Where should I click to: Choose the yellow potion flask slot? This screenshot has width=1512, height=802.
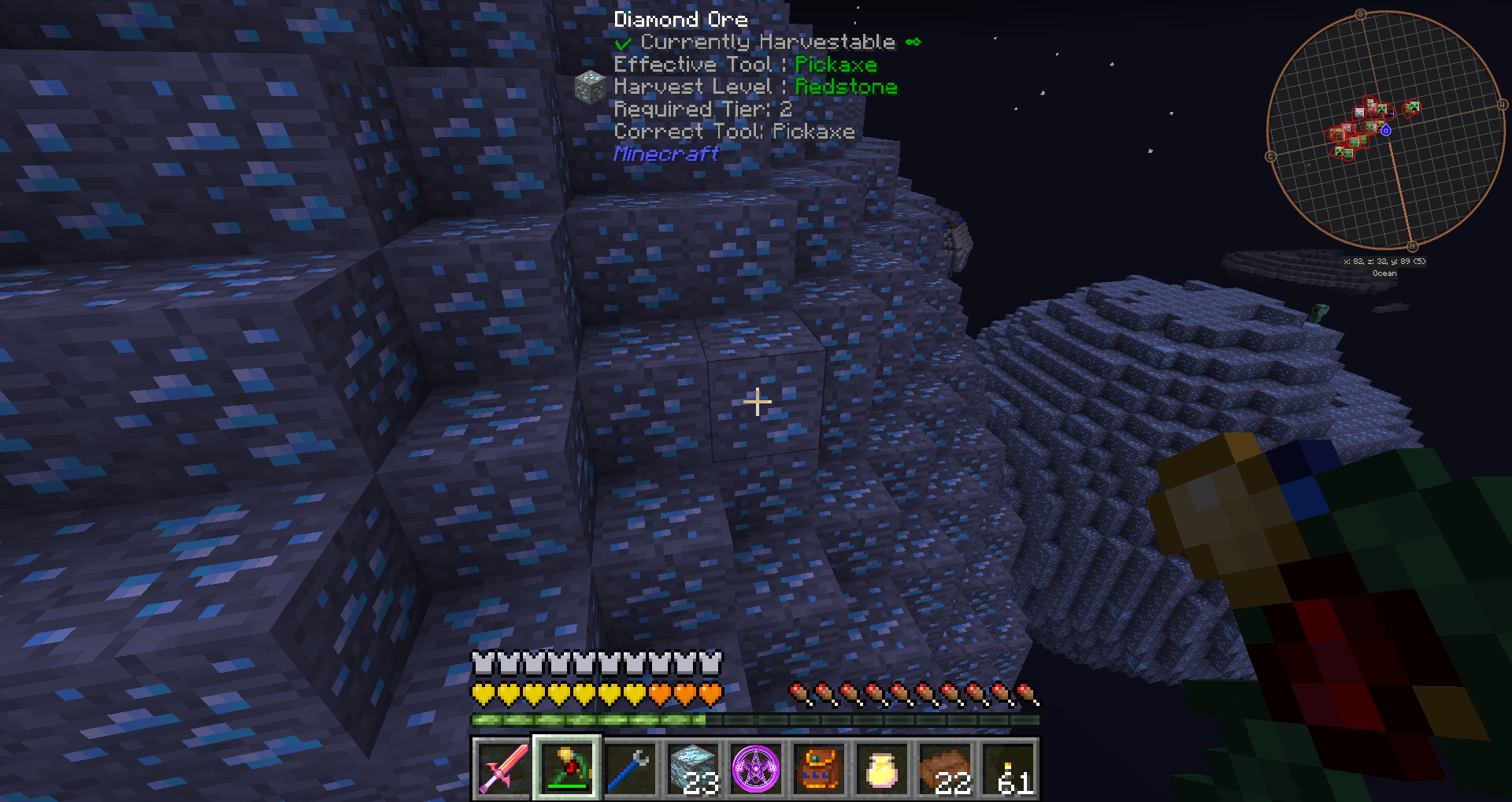(882, 768)
